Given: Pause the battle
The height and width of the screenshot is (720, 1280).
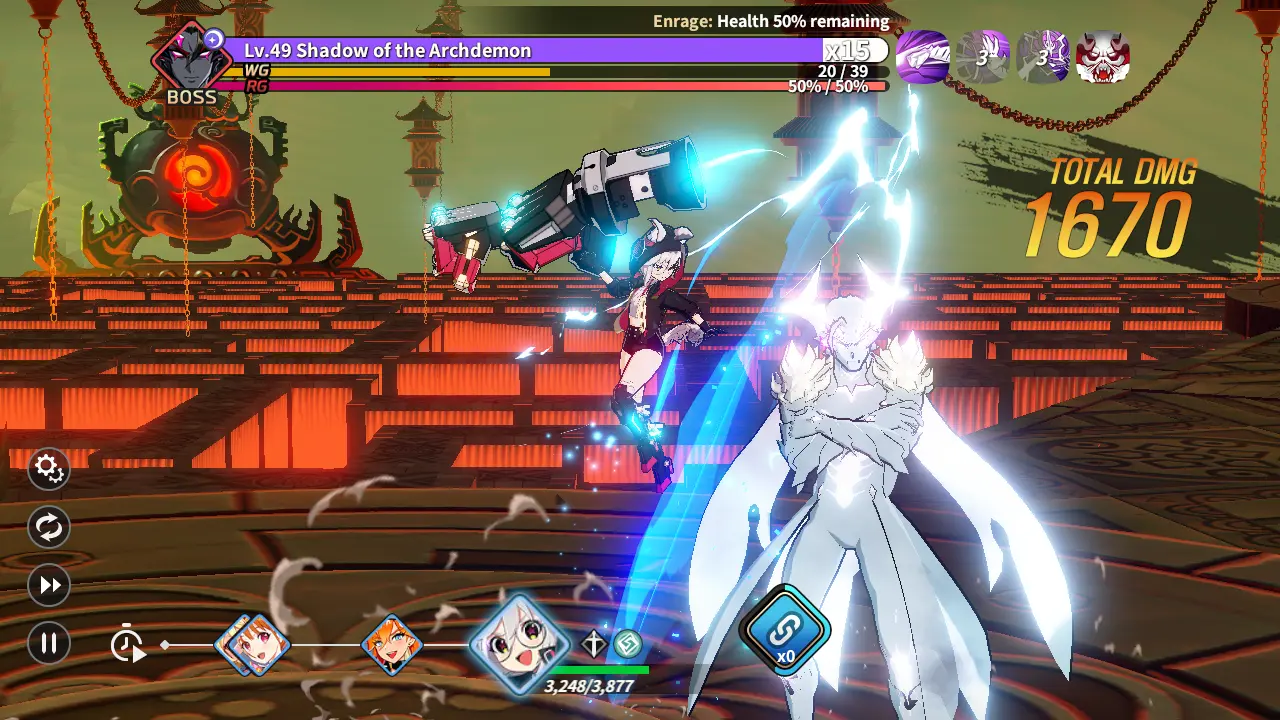Looking at the screenshot, I should 48,643.
